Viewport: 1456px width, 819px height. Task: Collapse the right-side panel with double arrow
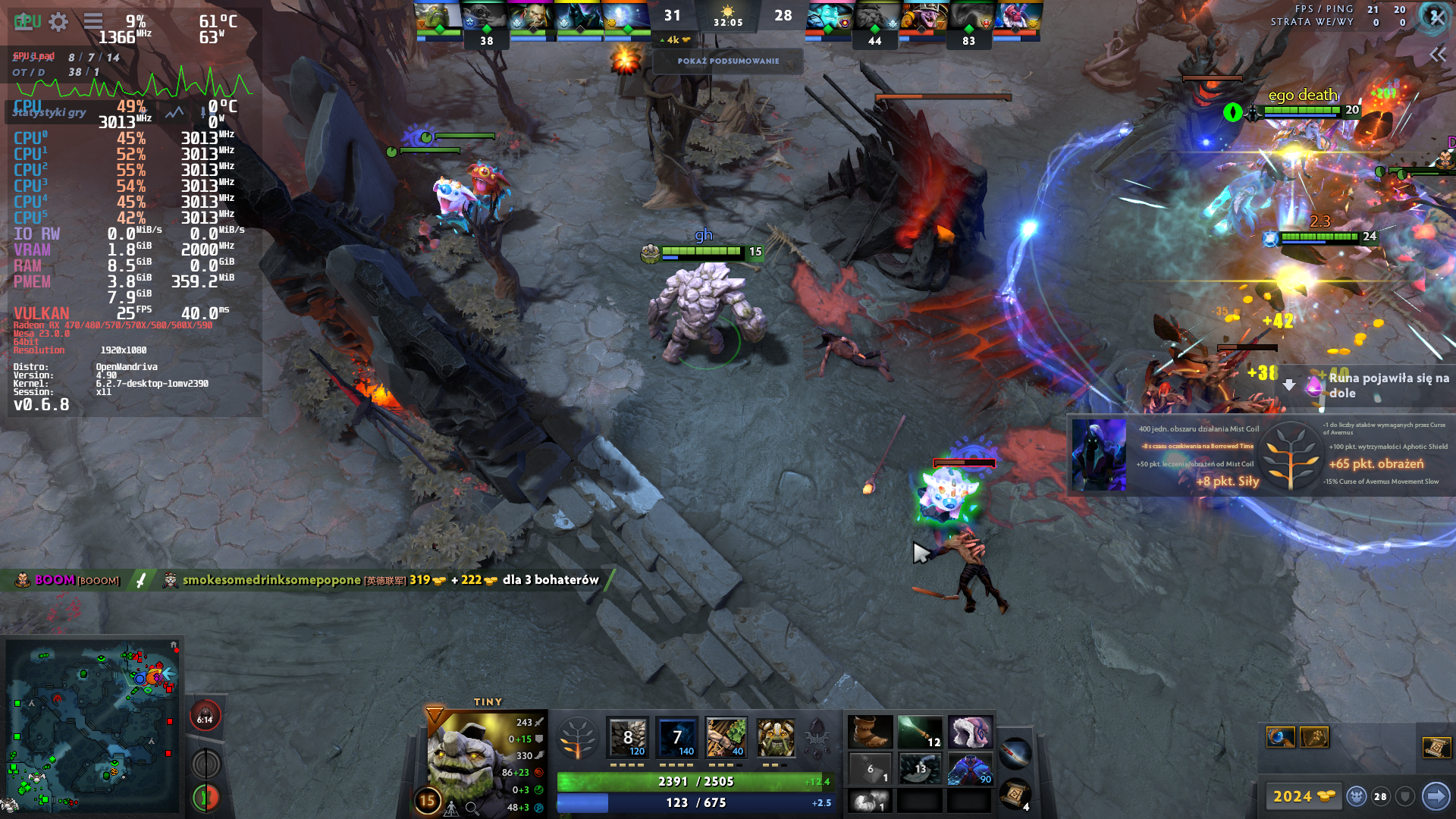coord(1438,55)
